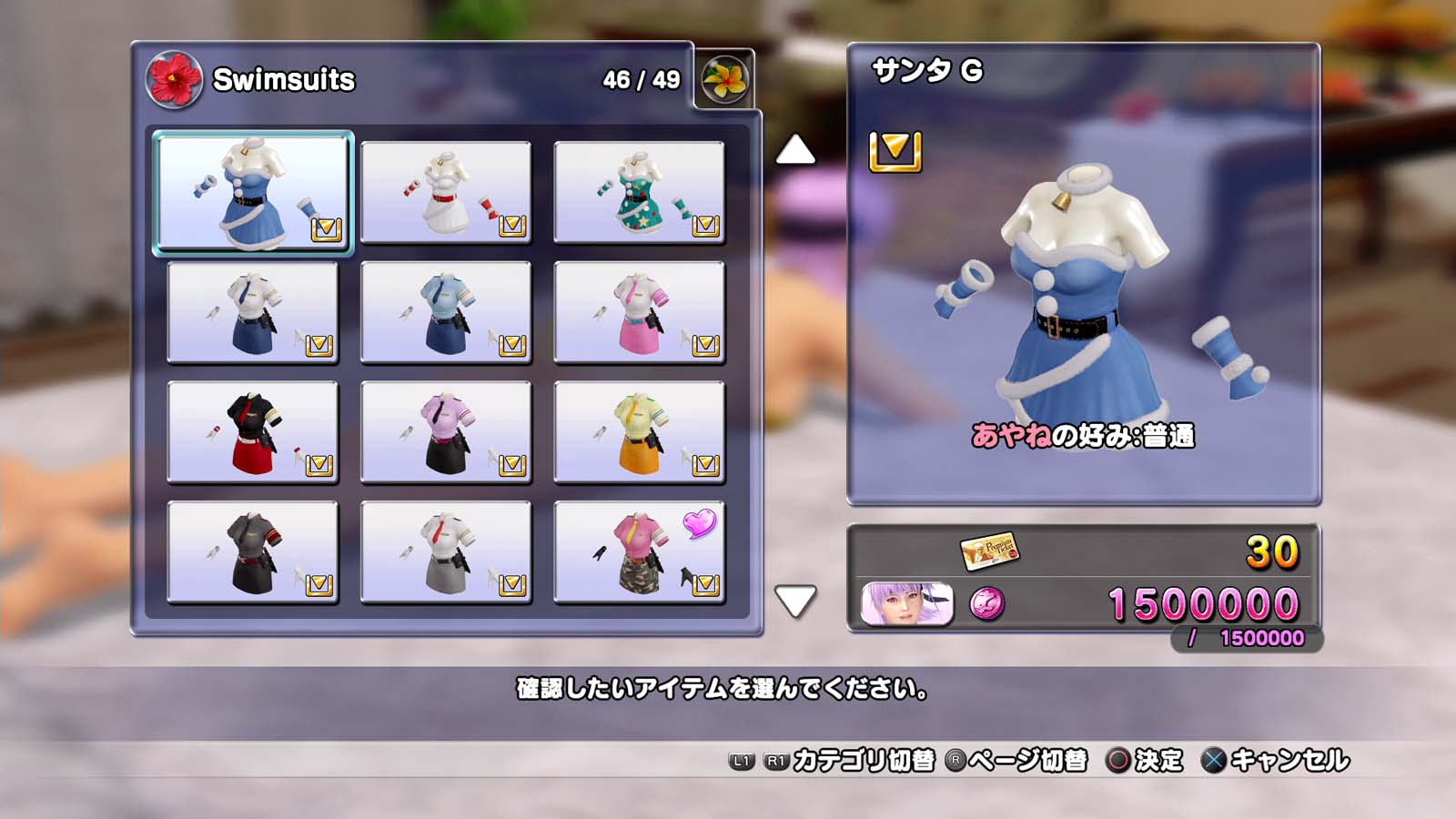Page up with the white up arrow
Screen dimensions: 1456x819
[x=794, y=150]
